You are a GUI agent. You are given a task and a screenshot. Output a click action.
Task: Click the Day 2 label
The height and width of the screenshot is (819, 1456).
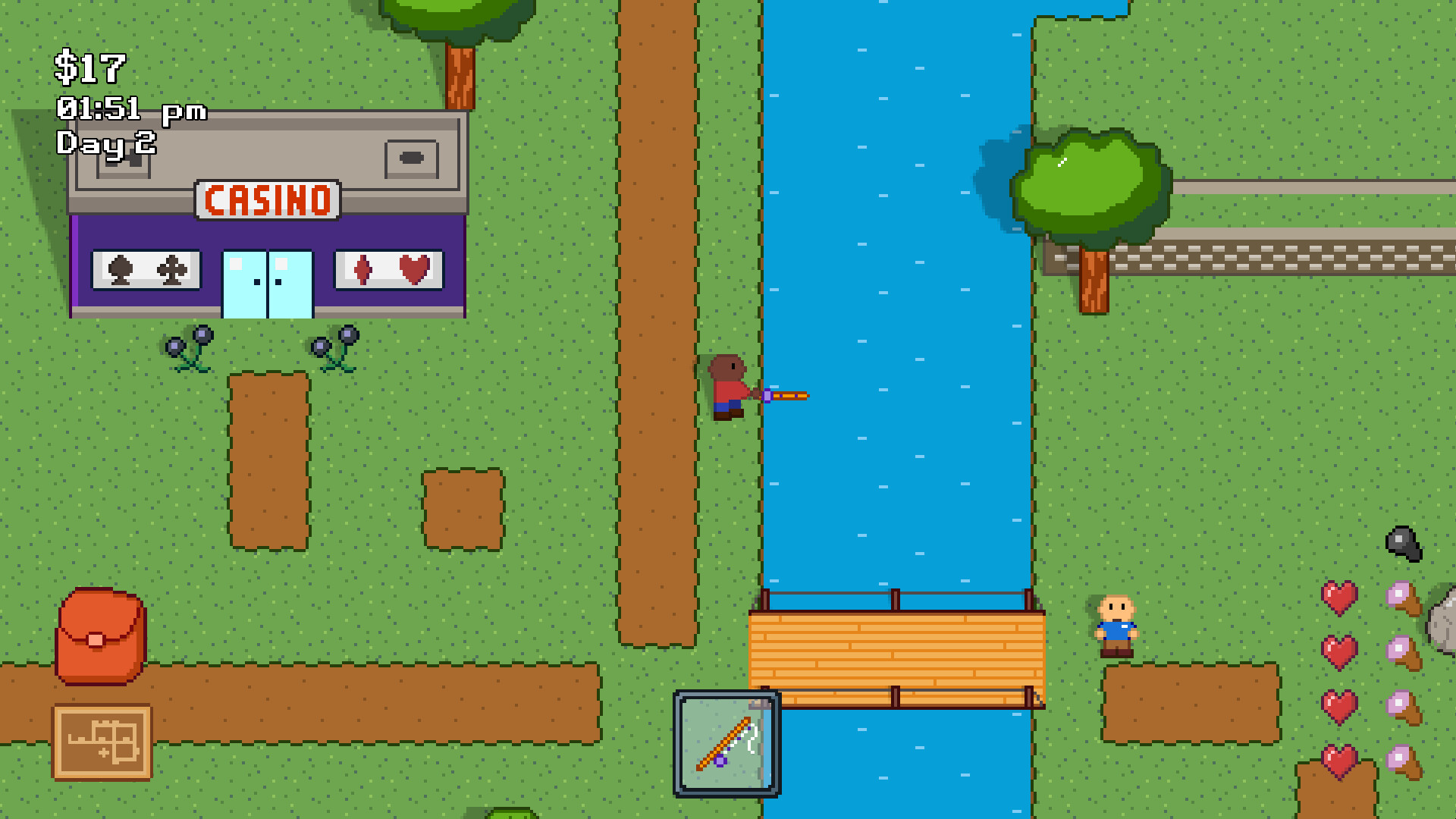(x=106, y=143)
